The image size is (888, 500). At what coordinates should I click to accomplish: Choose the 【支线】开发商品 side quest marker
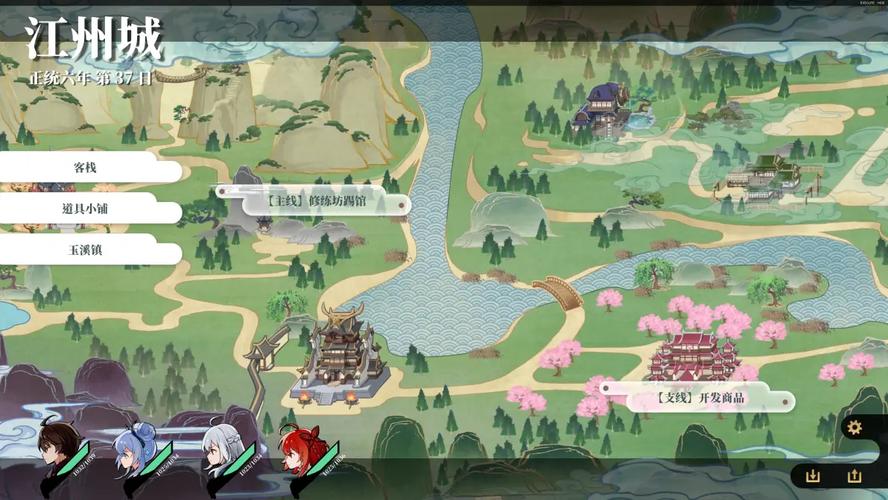coord(700,398)
